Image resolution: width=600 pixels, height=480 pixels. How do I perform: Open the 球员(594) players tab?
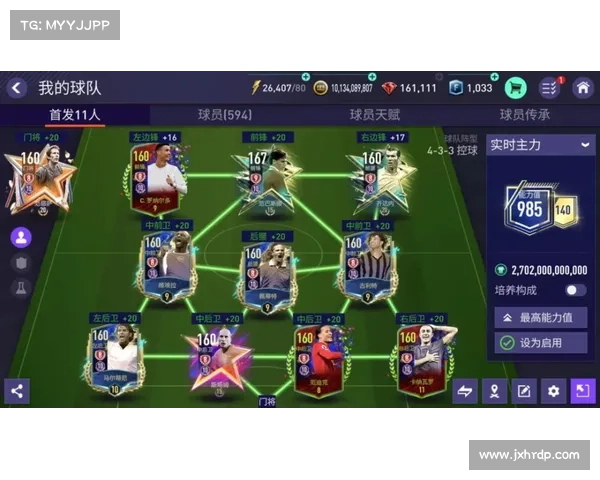(x=225, y=115)
